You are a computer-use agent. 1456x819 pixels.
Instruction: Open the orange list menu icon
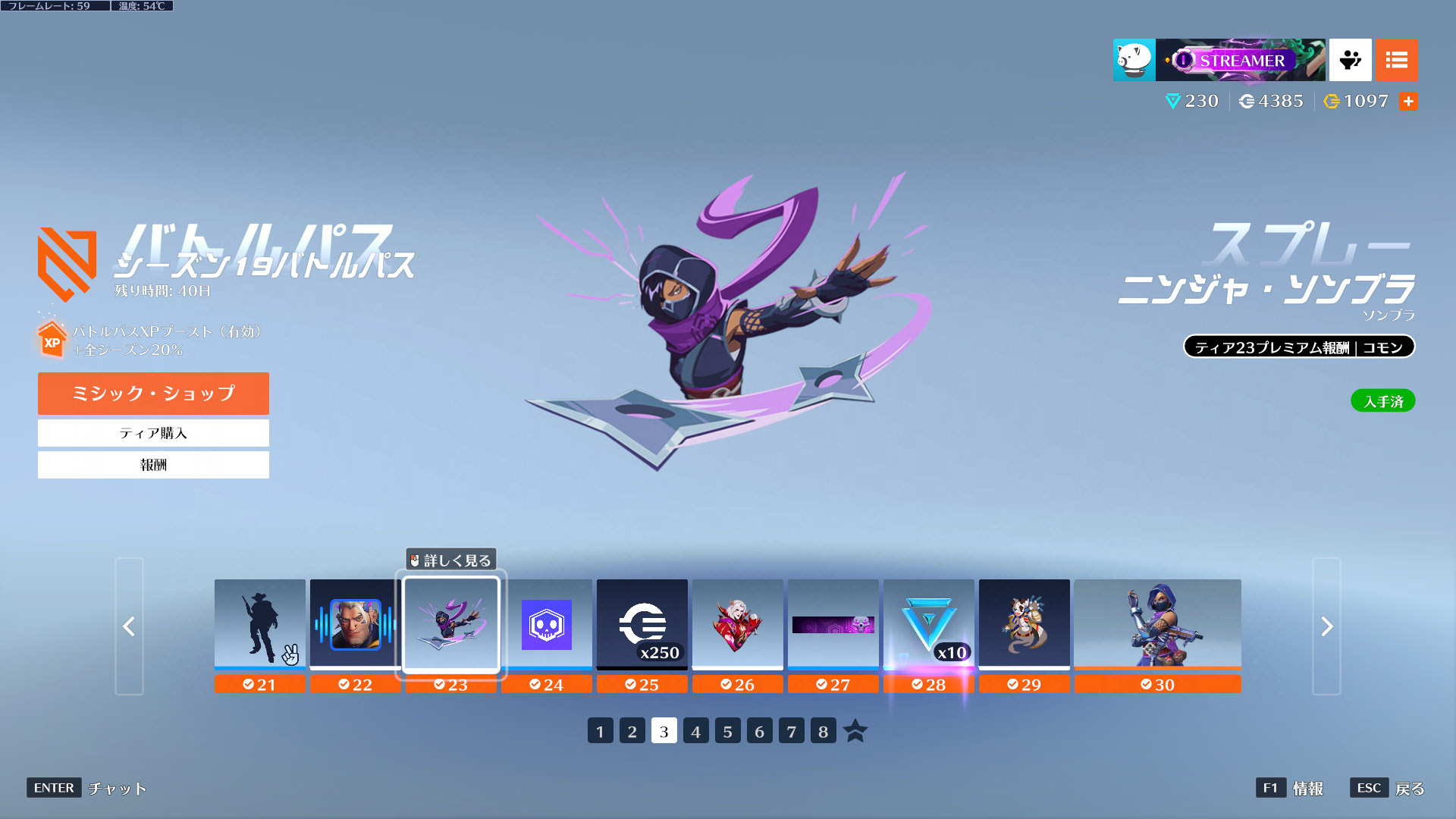(1396, 60)
